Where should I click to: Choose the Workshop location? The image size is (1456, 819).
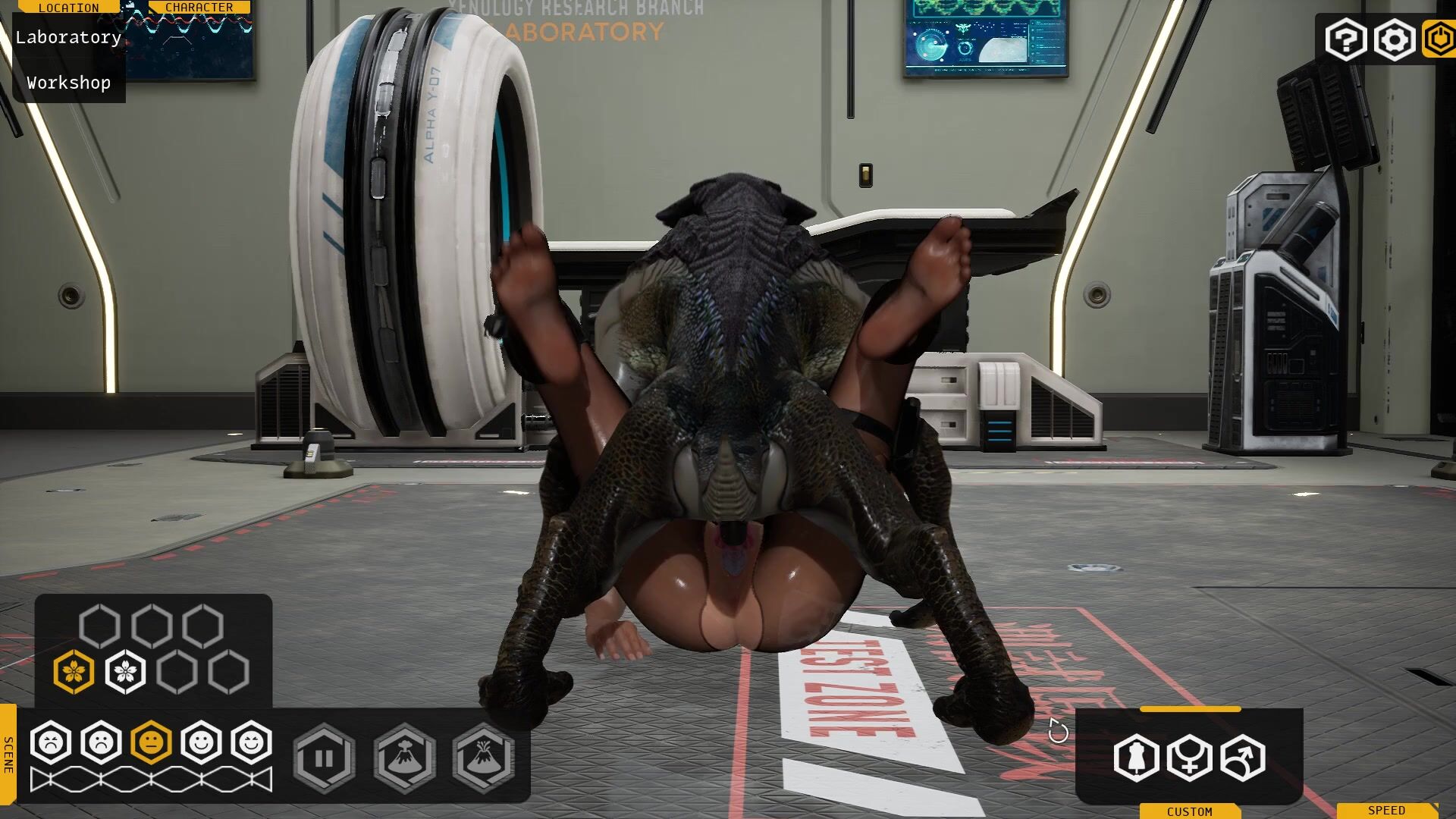pos(68,83)
